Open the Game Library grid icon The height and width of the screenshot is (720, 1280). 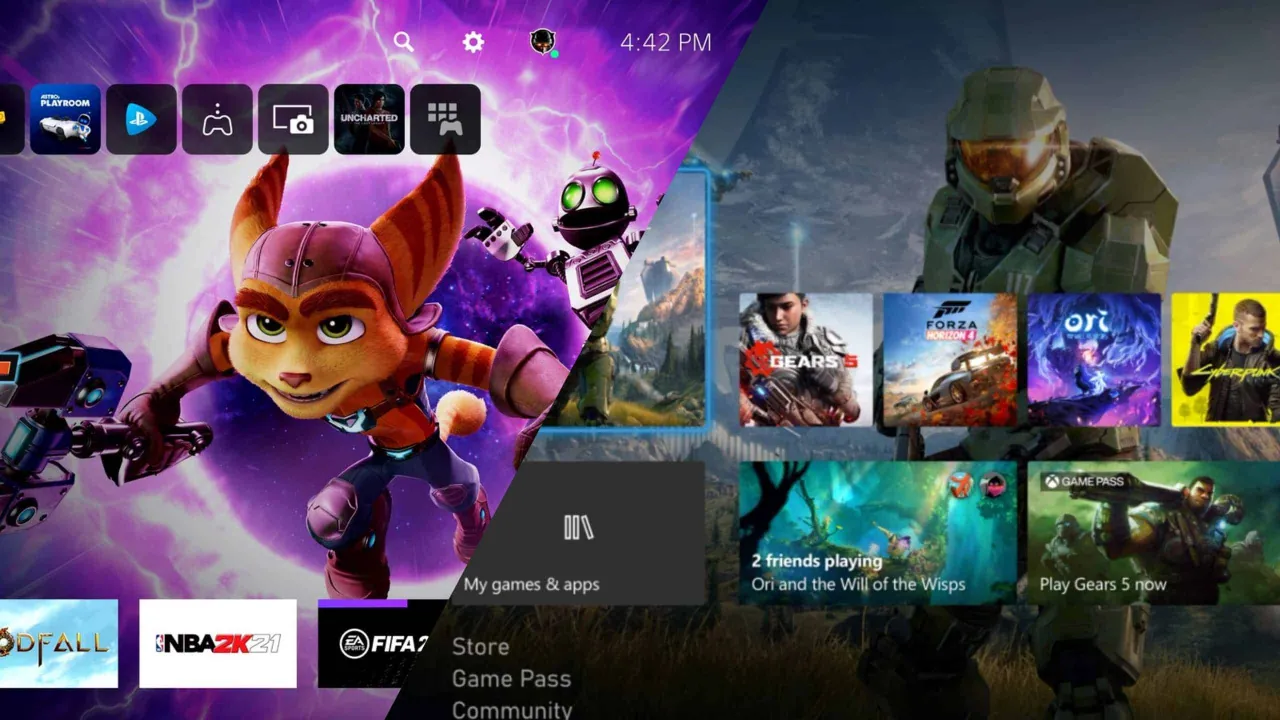point(446,119)
